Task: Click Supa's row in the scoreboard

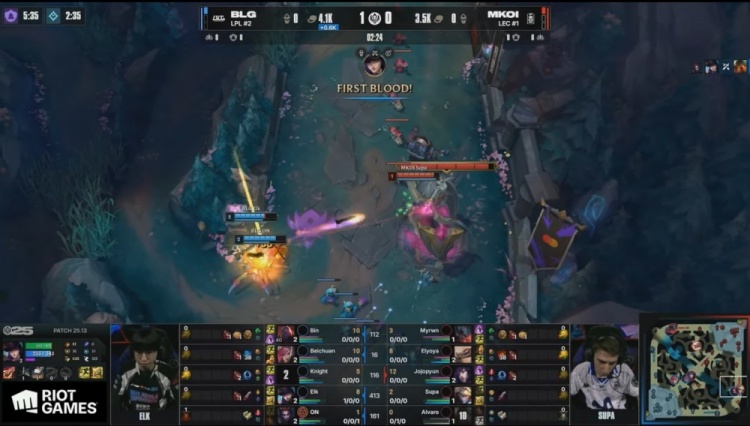Action: coord(430,393)
